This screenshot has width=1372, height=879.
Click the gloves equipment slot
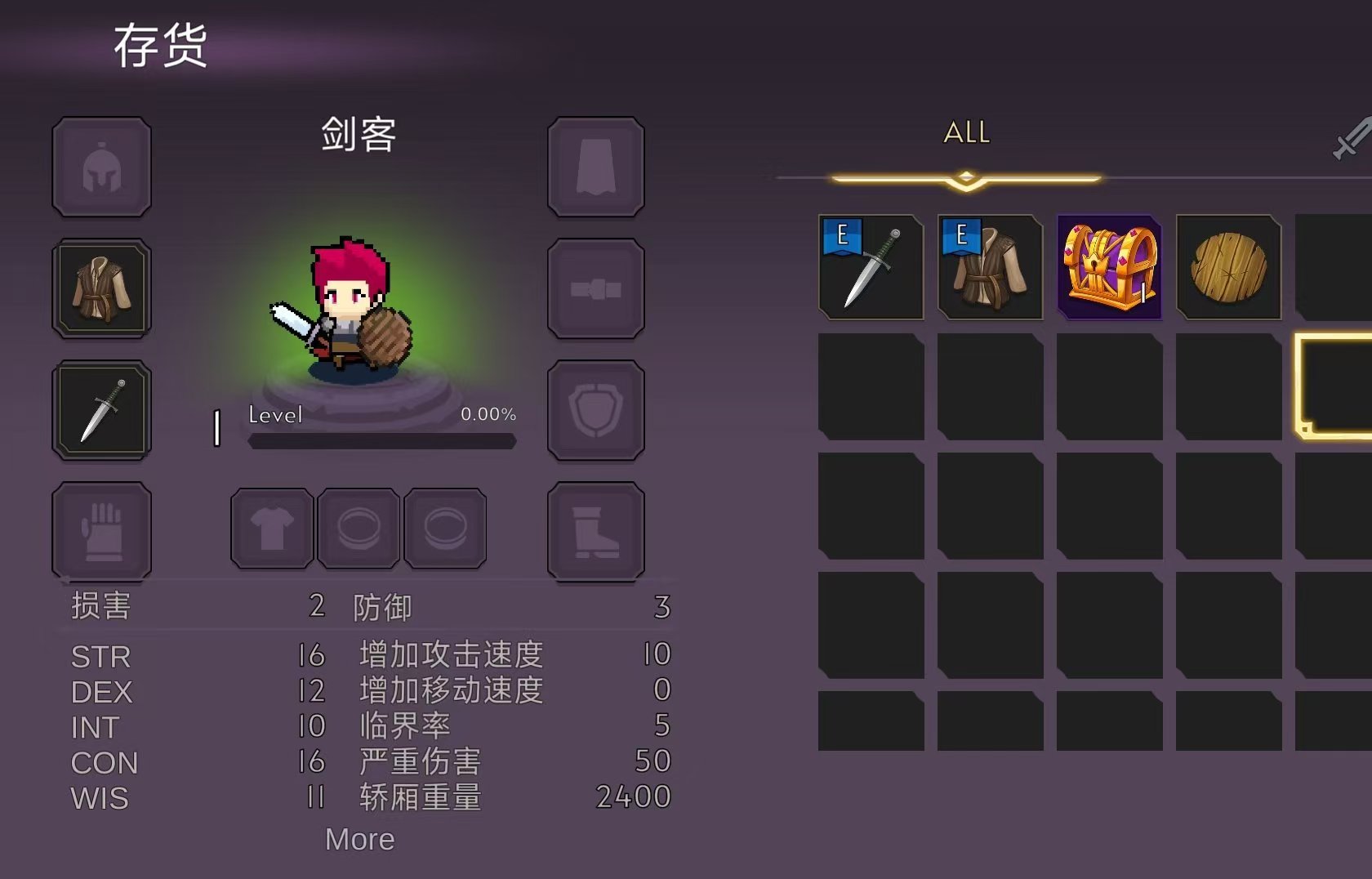pyautogui.click(x=100, y=531)
